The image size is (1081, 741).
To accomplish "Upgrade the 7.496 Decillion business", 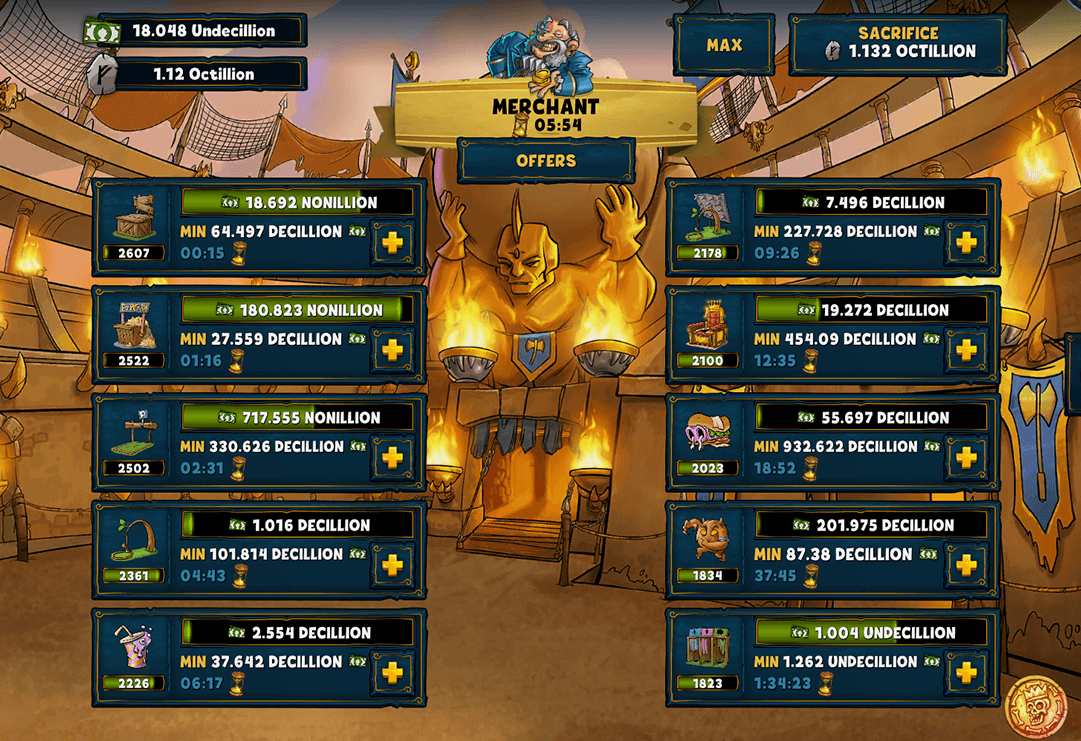I will (965, 244).
